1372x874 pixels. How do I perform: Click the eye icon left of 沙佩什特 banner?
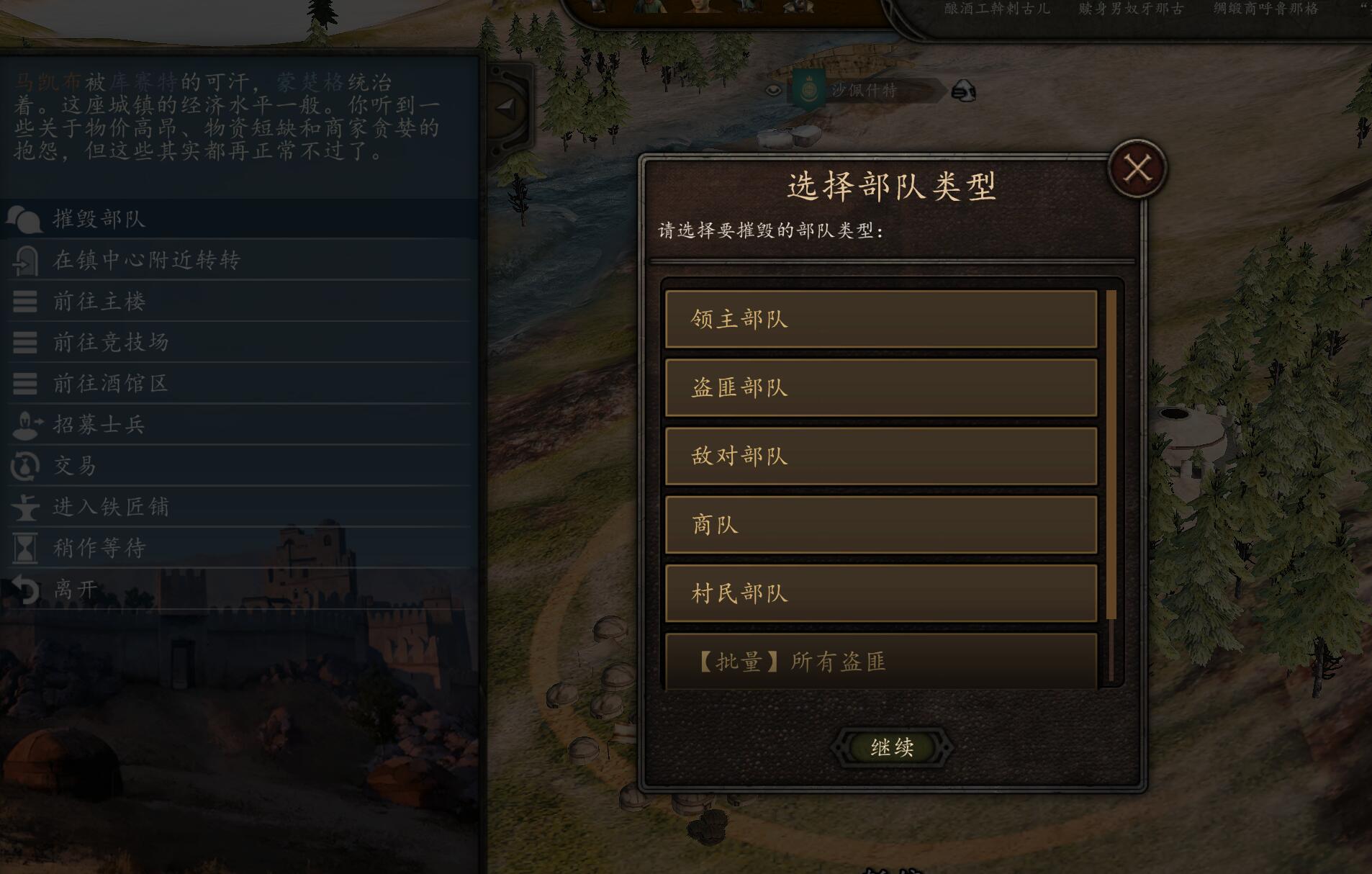774,91
